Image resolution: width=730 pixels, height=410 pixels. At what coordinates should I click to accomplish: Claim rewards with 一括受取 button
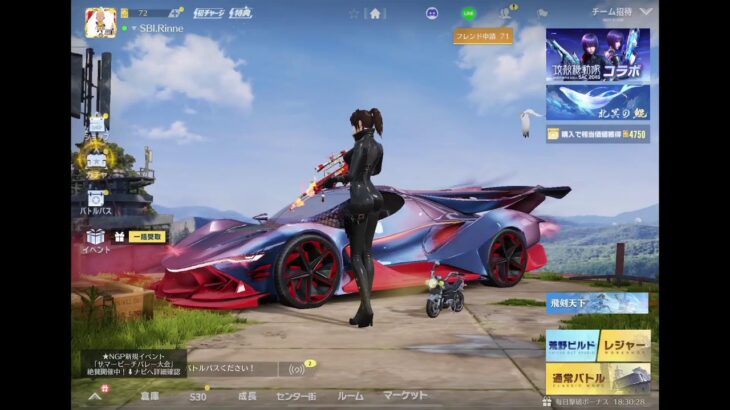pos(146,237)
